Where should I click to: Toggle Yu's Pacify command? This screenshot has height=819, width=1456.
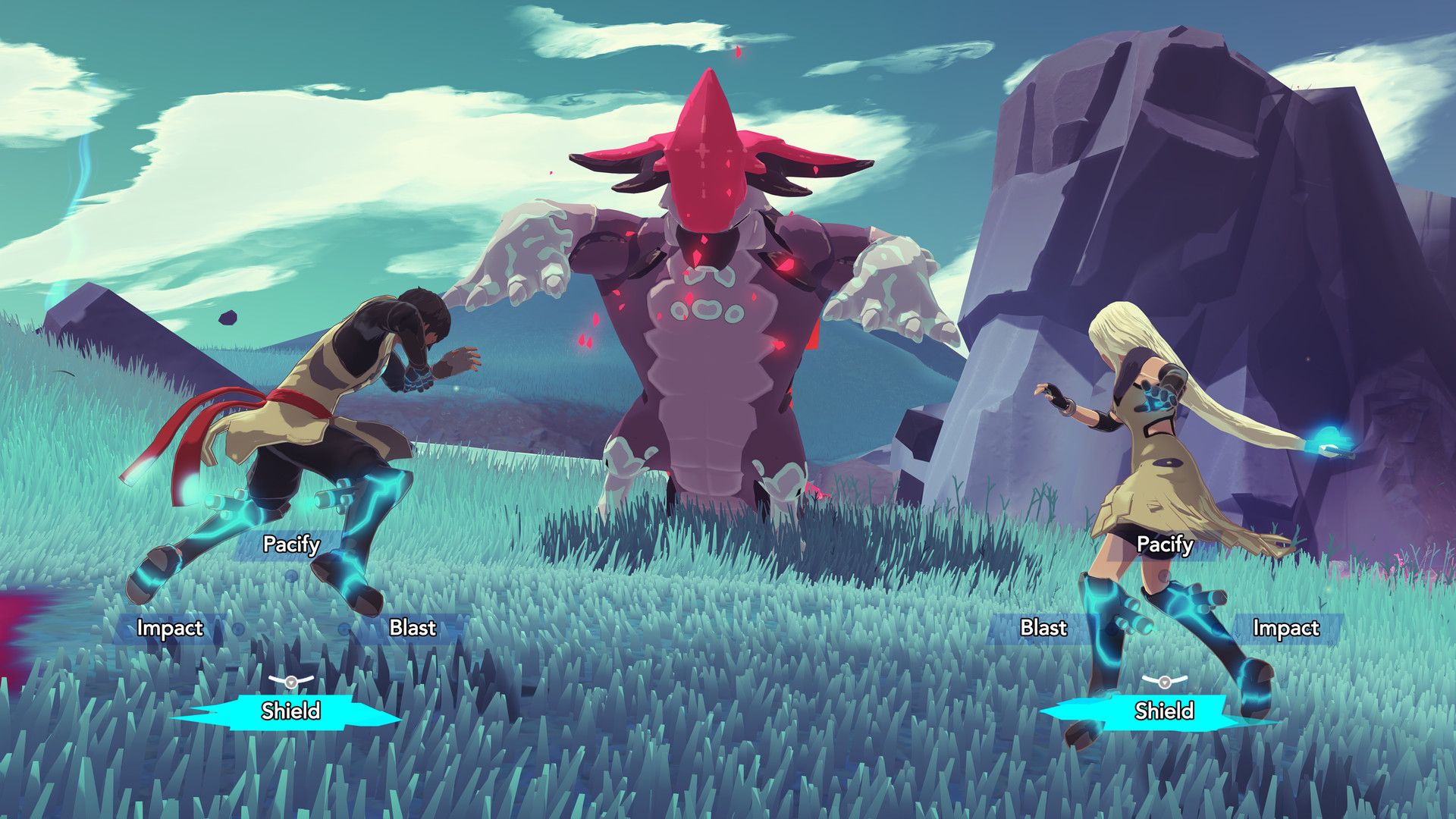1166,544
